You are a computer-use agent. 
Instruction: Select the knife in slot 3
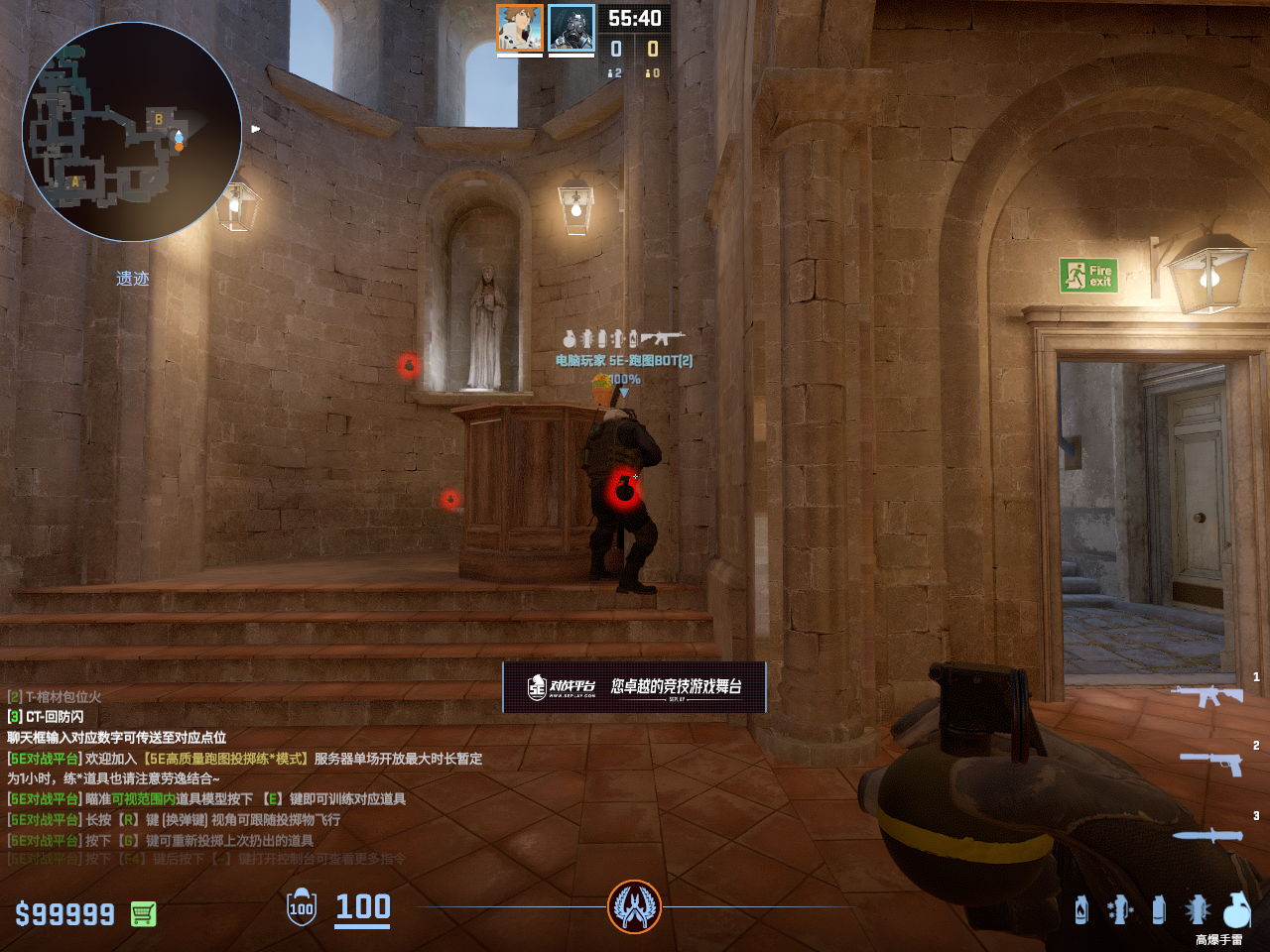[1207, 835]
